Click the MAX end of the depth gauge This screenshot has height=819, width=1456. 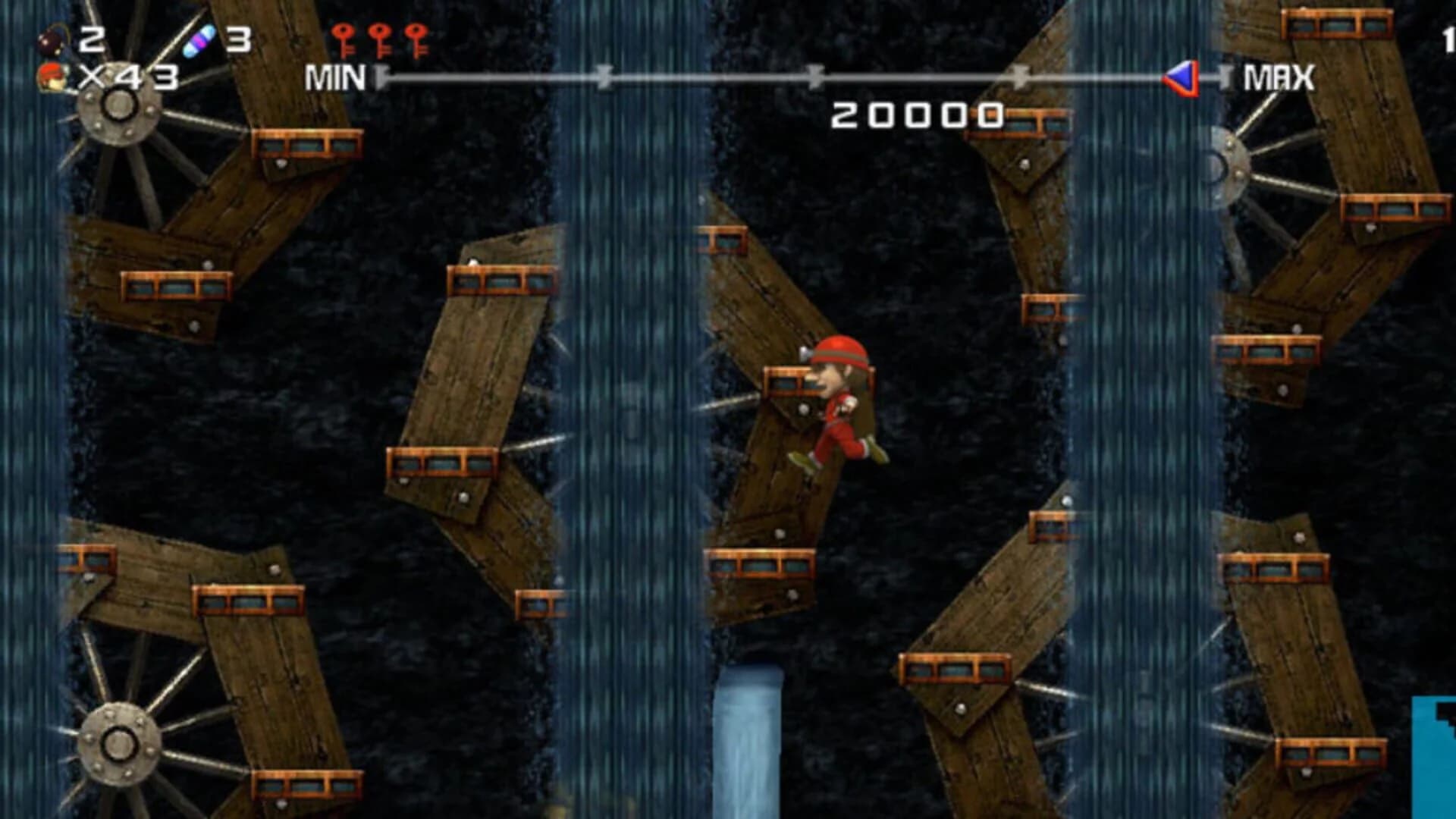tap(1278, 74)
